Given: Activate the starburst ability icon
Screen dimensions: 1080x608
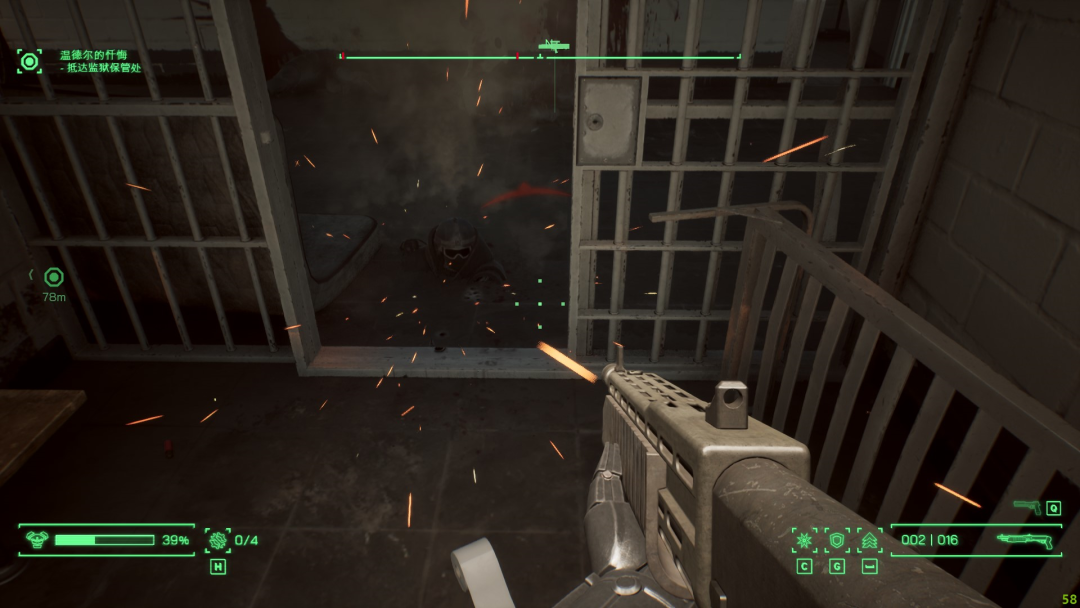Looking at the screenshot, I should pos(804,540).
